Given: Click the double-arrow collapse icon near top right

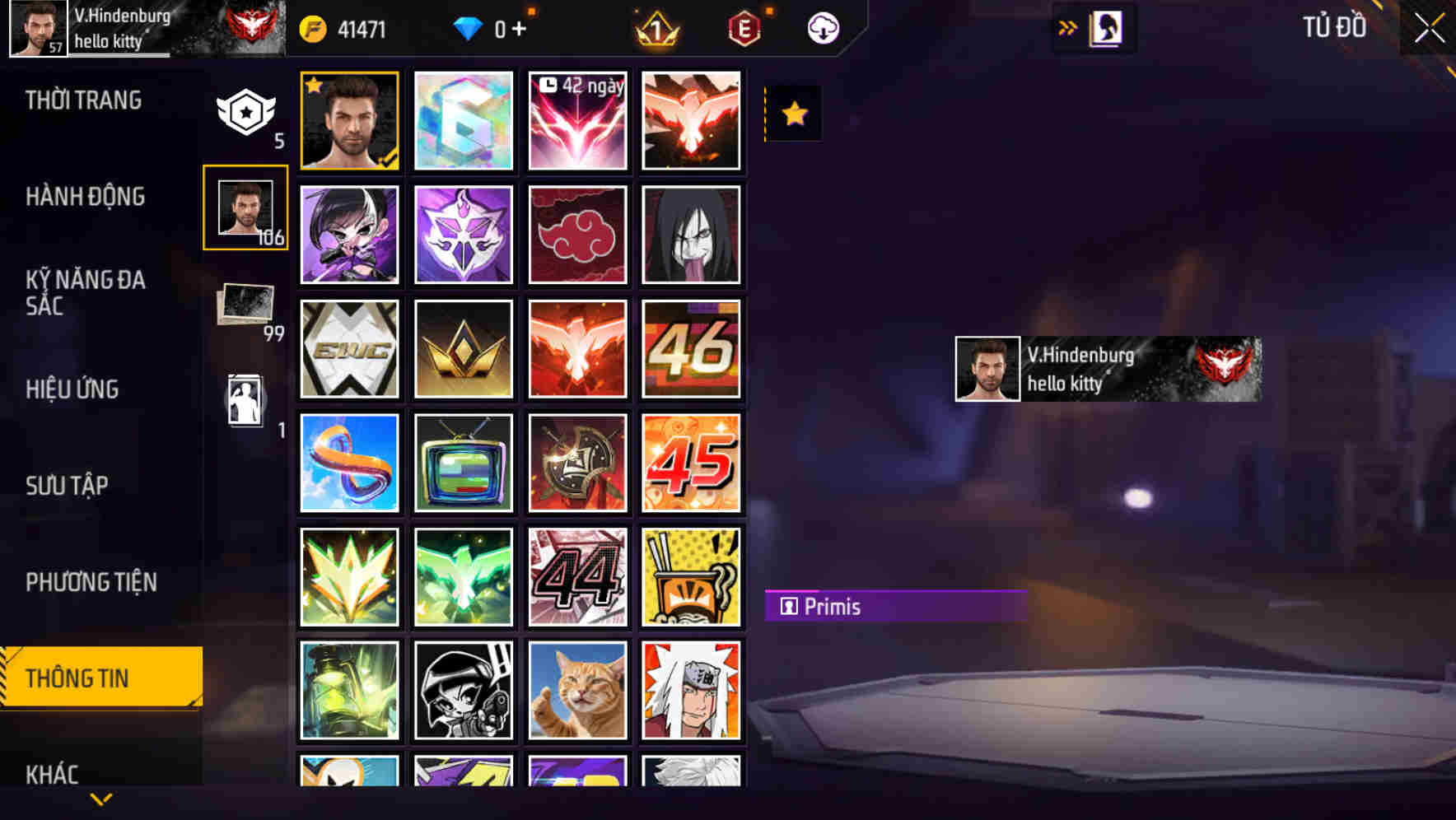Looking at the screenshot, I should coord(1066,27).
